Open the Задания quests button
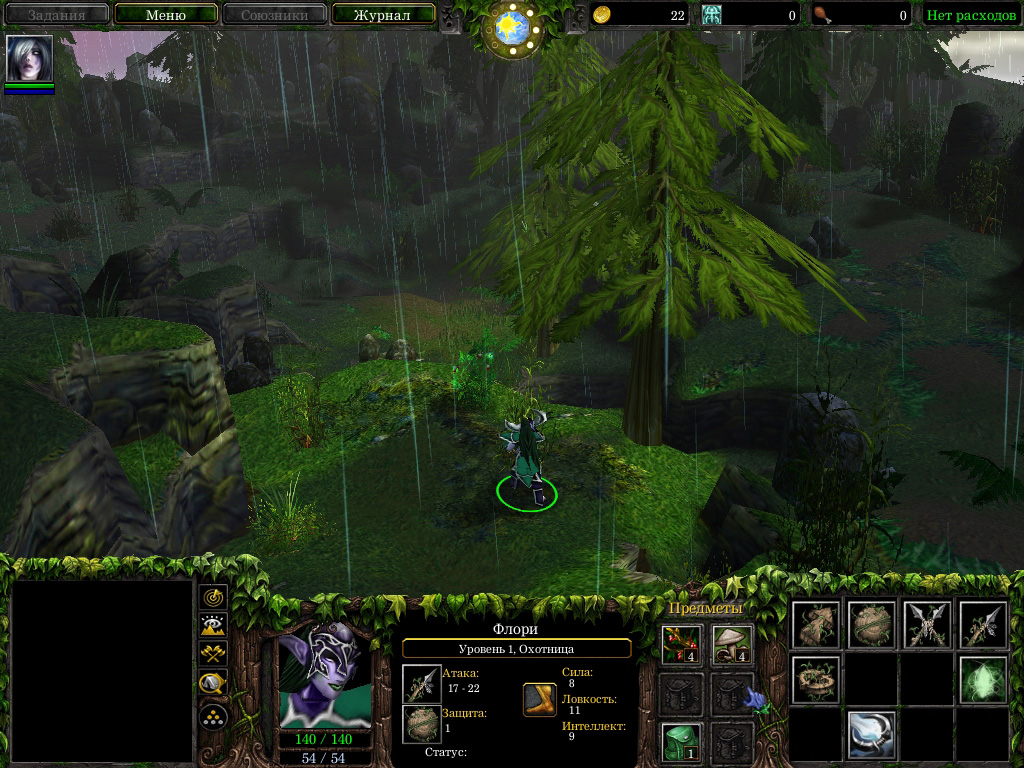This screenshot has height=768, width=1024. (x=56, y=15)
